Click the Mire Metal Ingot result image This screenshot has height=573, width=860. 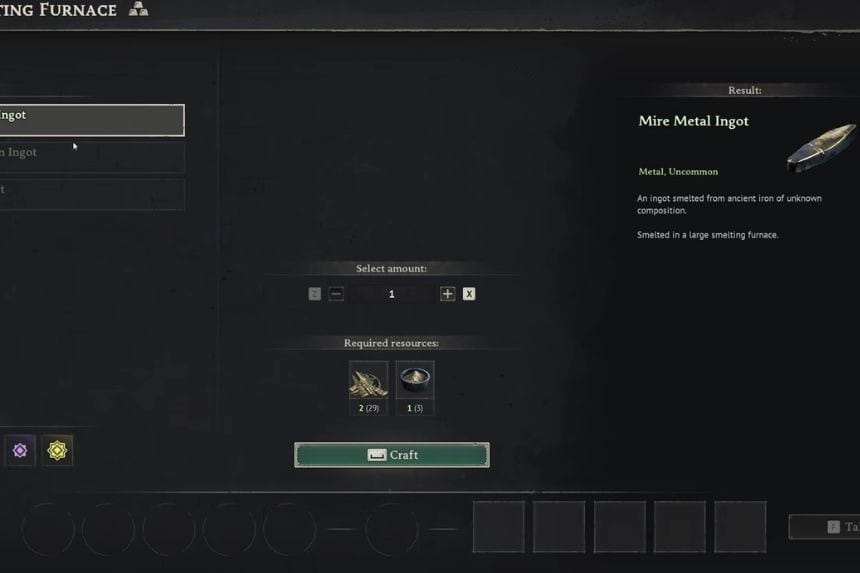click(x=821, y=147)
